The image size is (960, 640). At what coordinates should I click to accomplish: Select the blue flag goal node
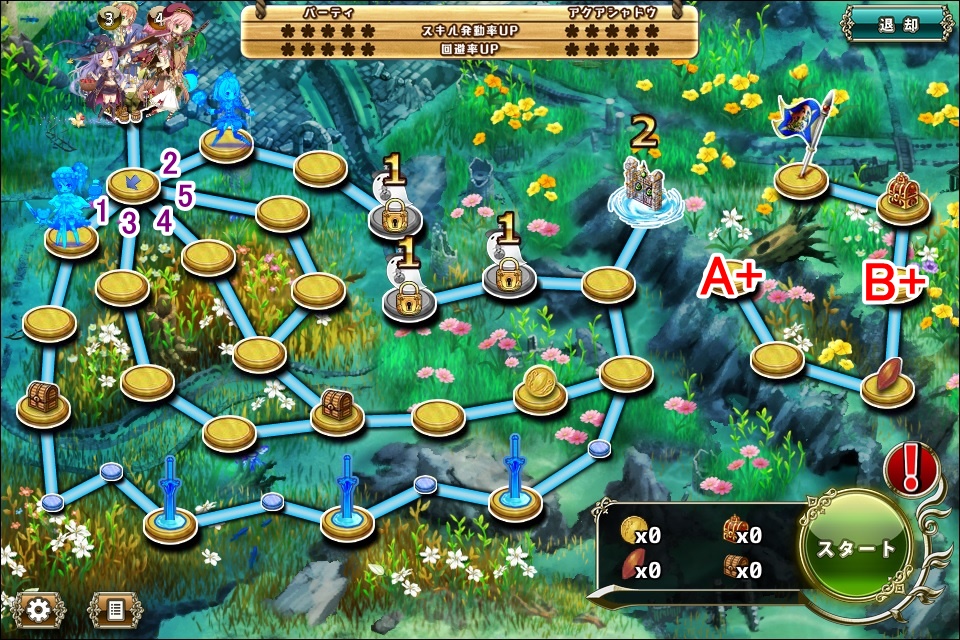pyautogui.click(x=802, y=176)
